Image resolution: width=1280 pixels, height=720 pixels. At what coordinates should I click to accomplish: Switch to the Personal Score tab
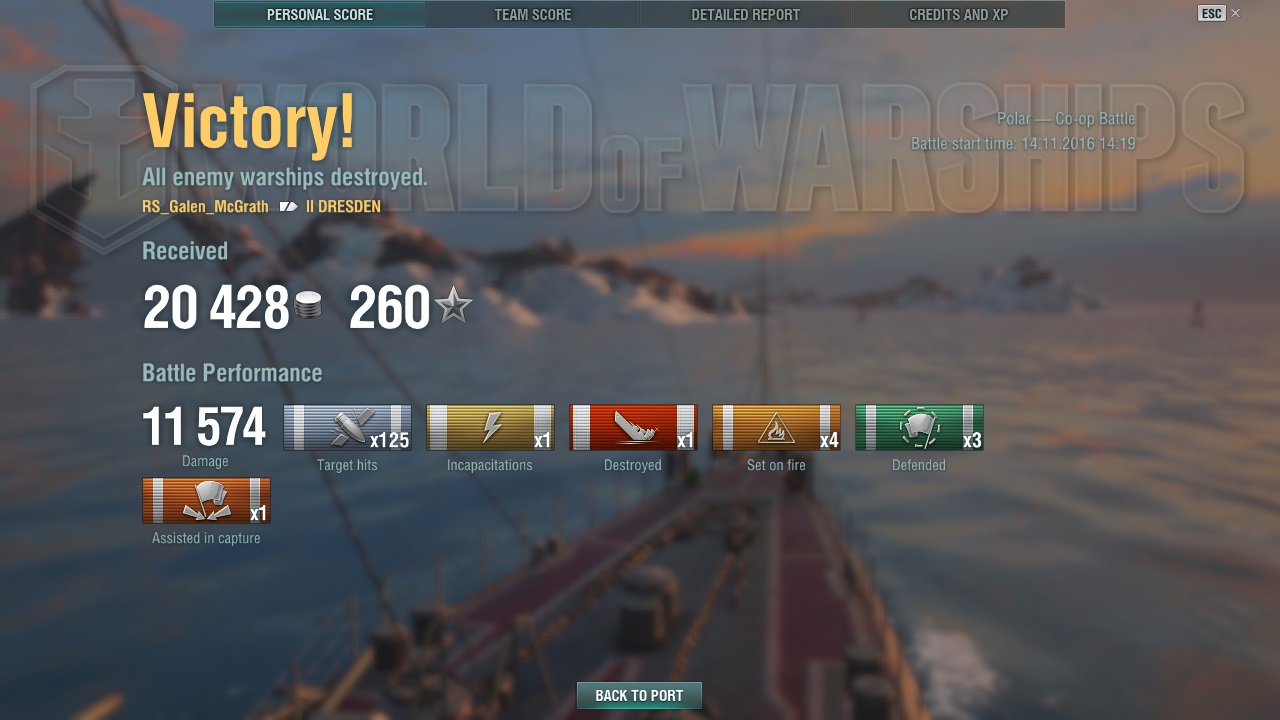pyautogui.click(x=320, y=15)
